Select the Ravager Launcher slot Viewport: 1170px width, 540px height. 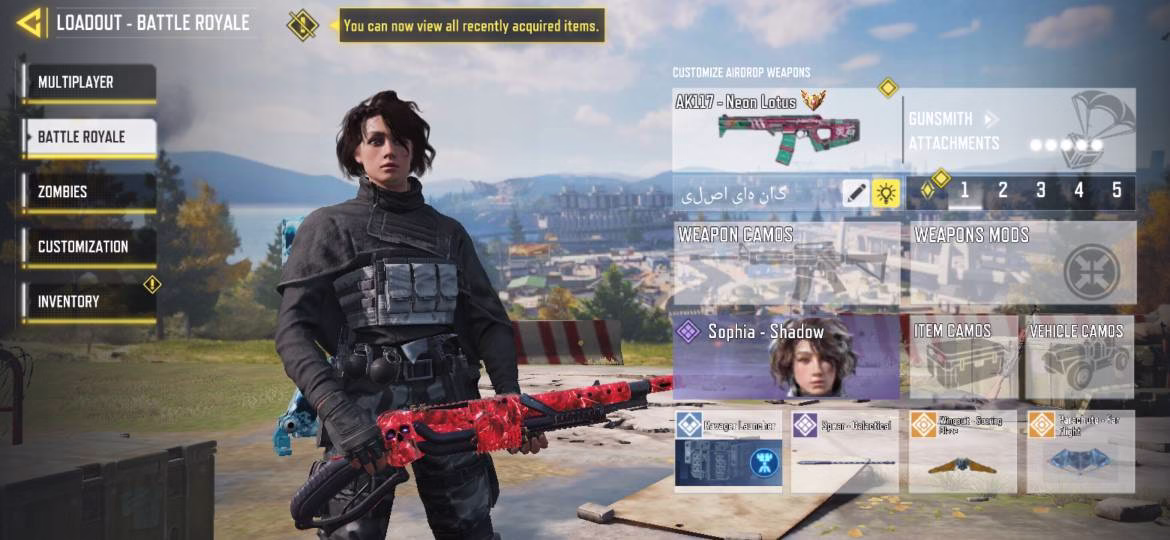pyautogui.click(x=729, y=452)
